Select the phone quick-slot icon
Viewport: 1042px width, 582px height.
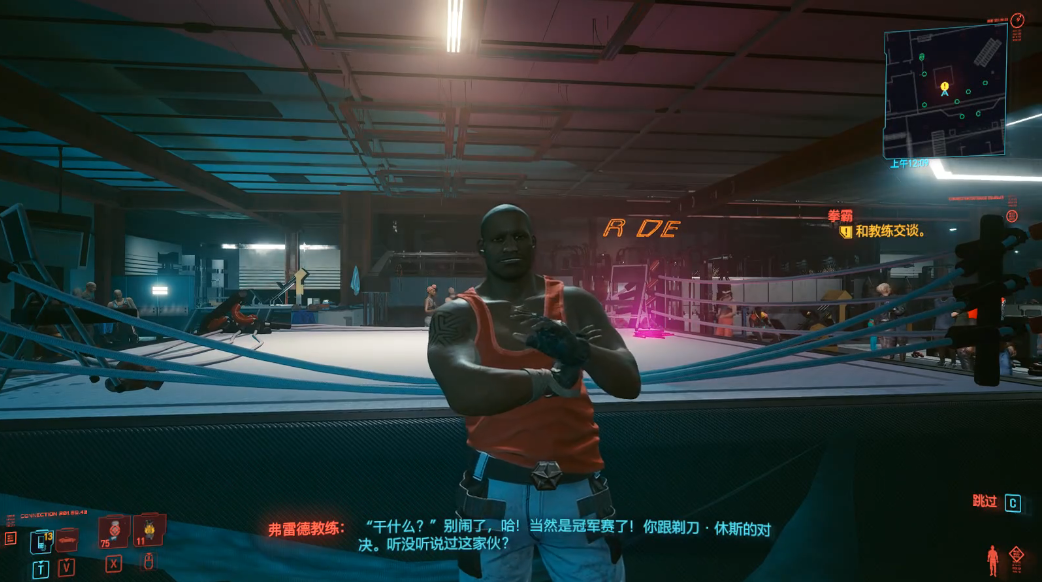pyautogui.click(x=40, y=541)
